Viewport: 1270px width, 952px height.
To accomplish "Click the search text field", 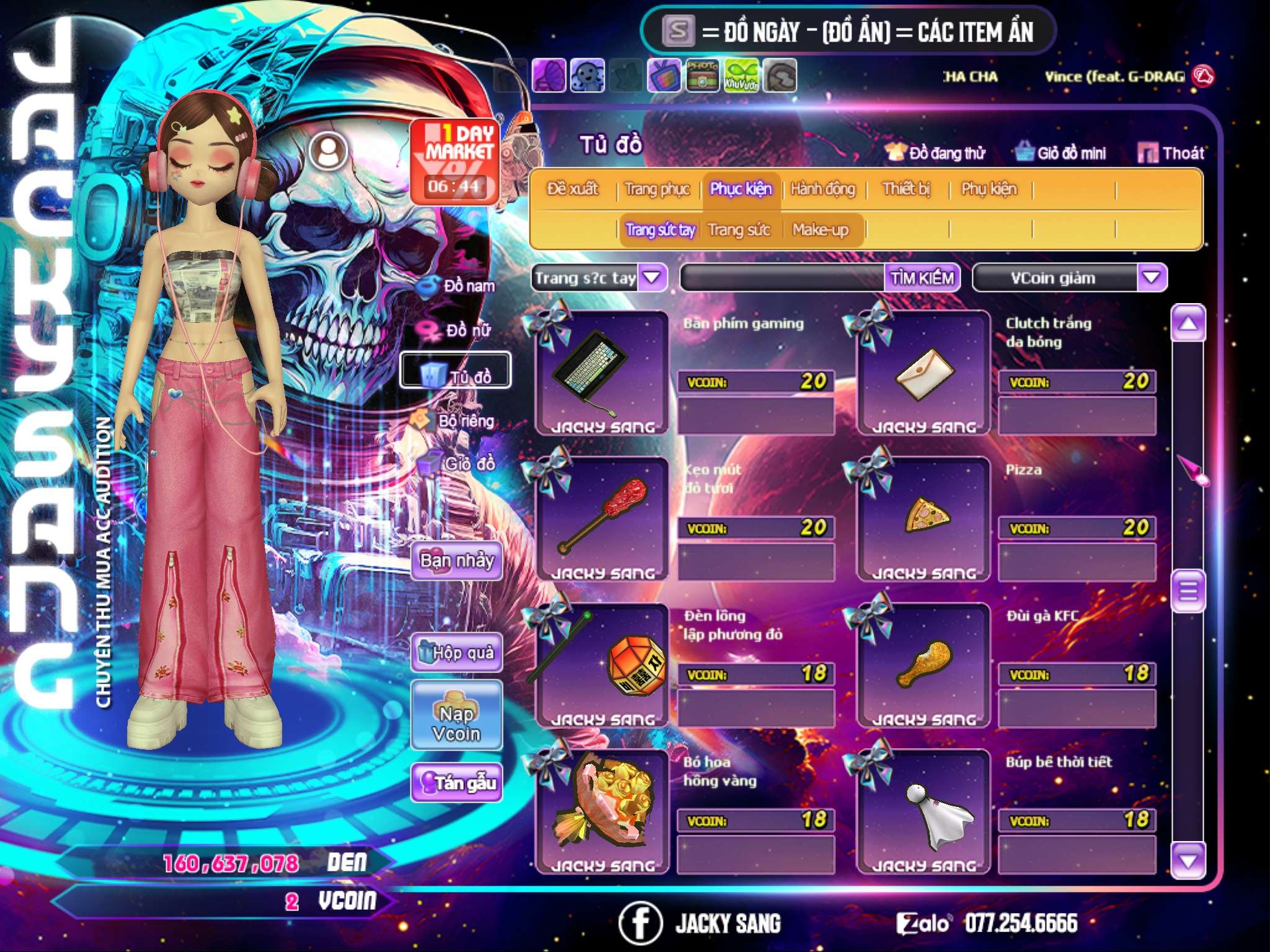I will 783,278.
